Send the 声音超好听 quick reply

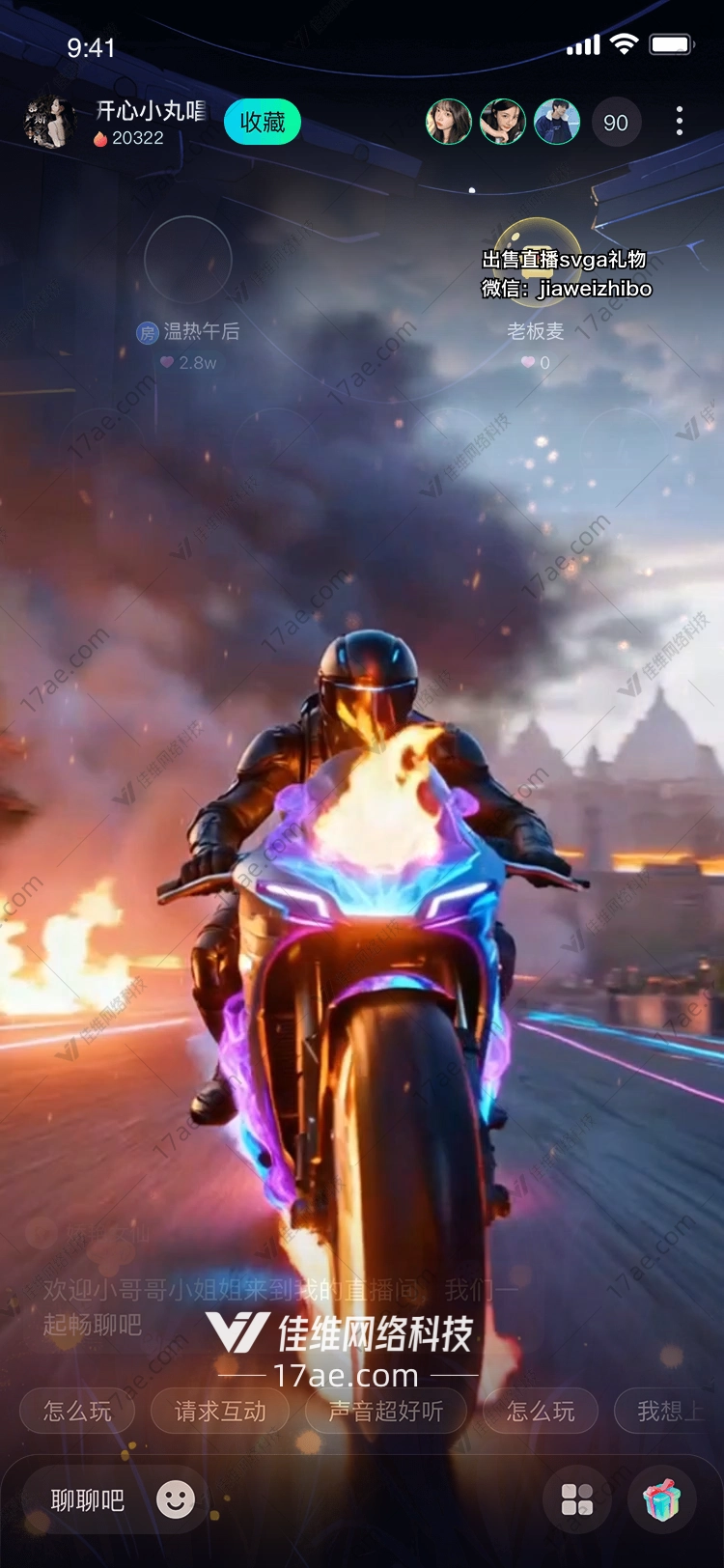pyautogui.click(x=386, y=1412)
